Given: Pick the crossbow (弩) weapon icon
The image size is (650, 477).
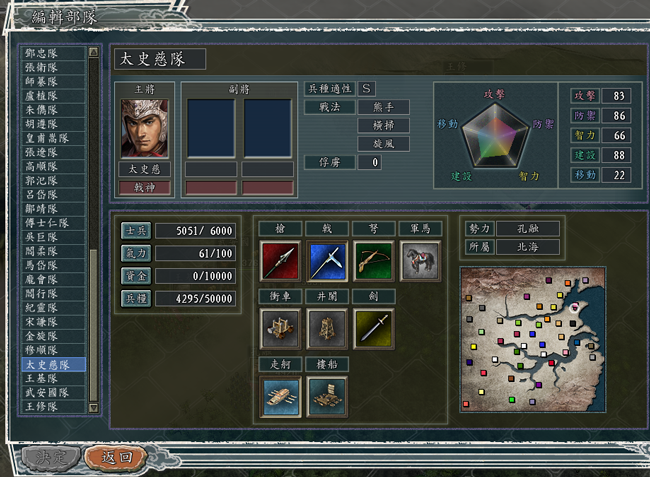Looking at the screenshot, I should click(373, 260).
